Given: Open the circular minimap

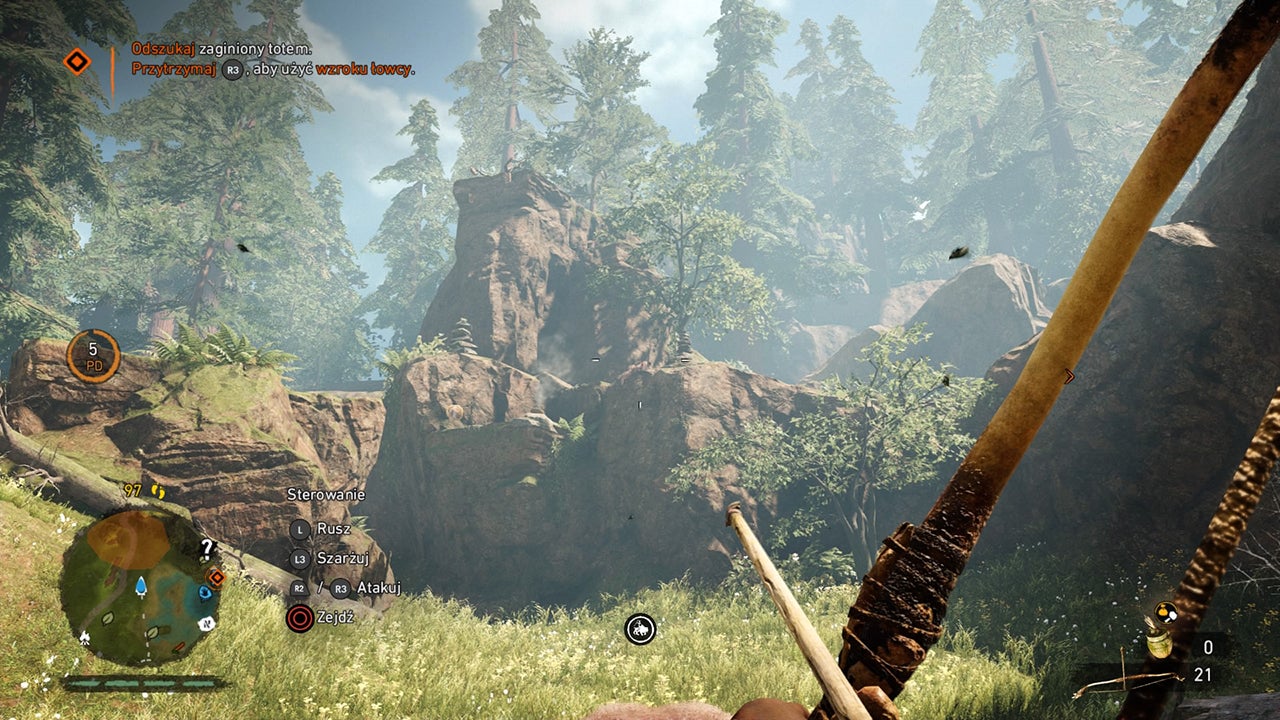Looking at the screenshot, I should [140, 585].
